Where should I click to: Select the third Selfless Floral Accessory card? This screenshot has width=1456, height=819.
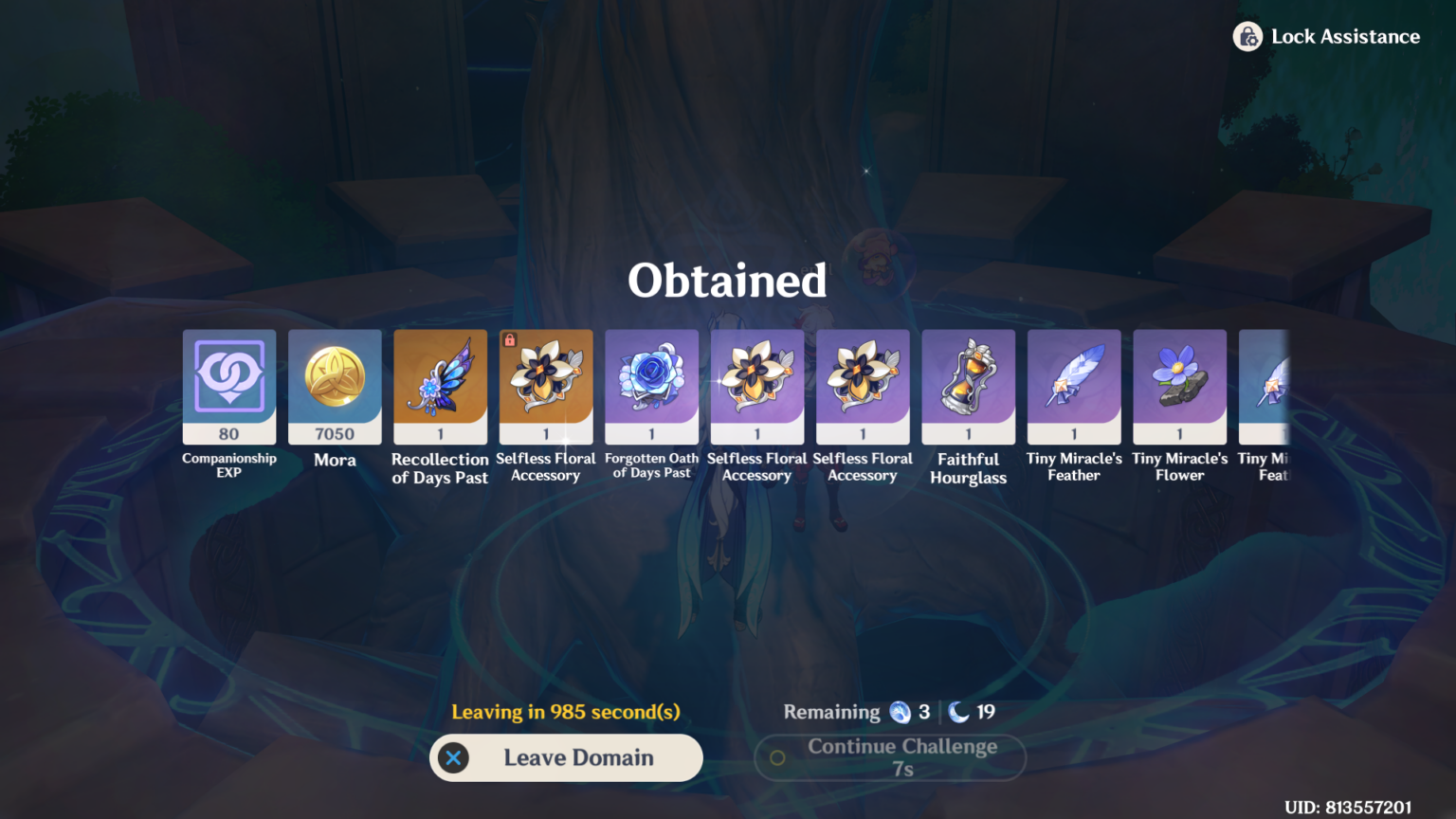863,386
